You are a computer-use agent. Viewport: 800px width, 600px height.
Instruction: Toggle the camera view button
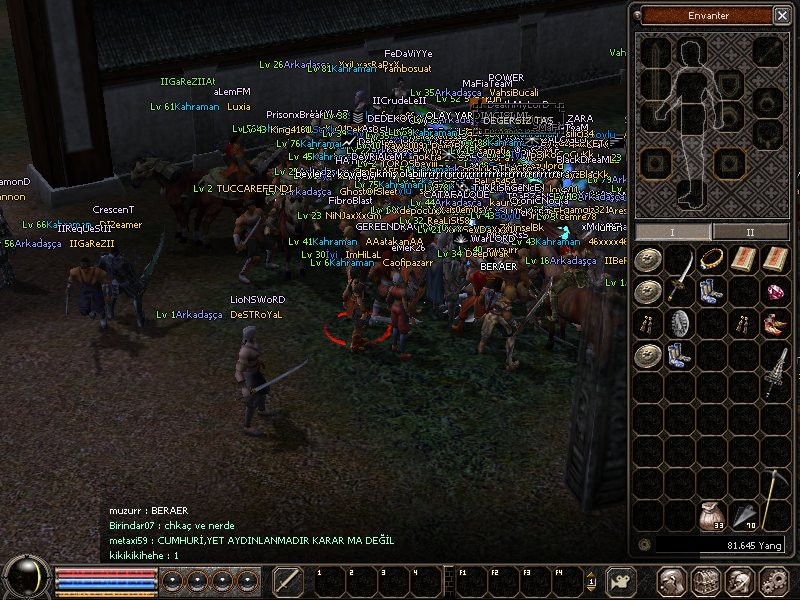623,581
